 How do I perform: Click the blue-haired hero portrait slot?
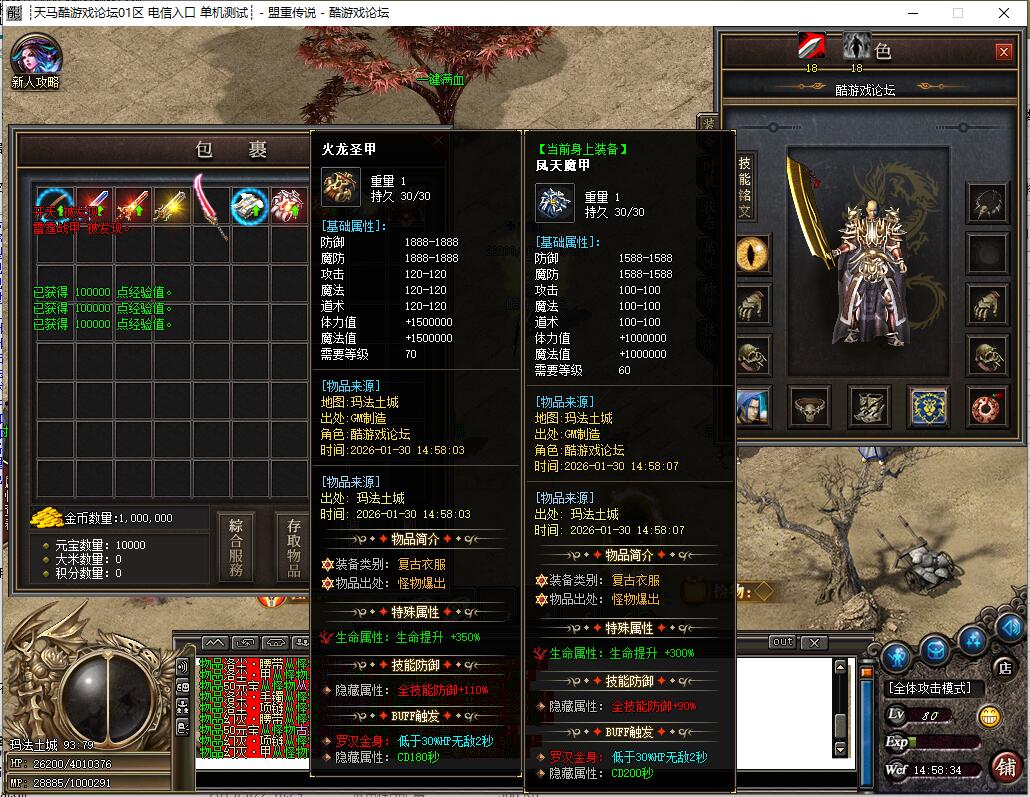[x=750, y=405]
